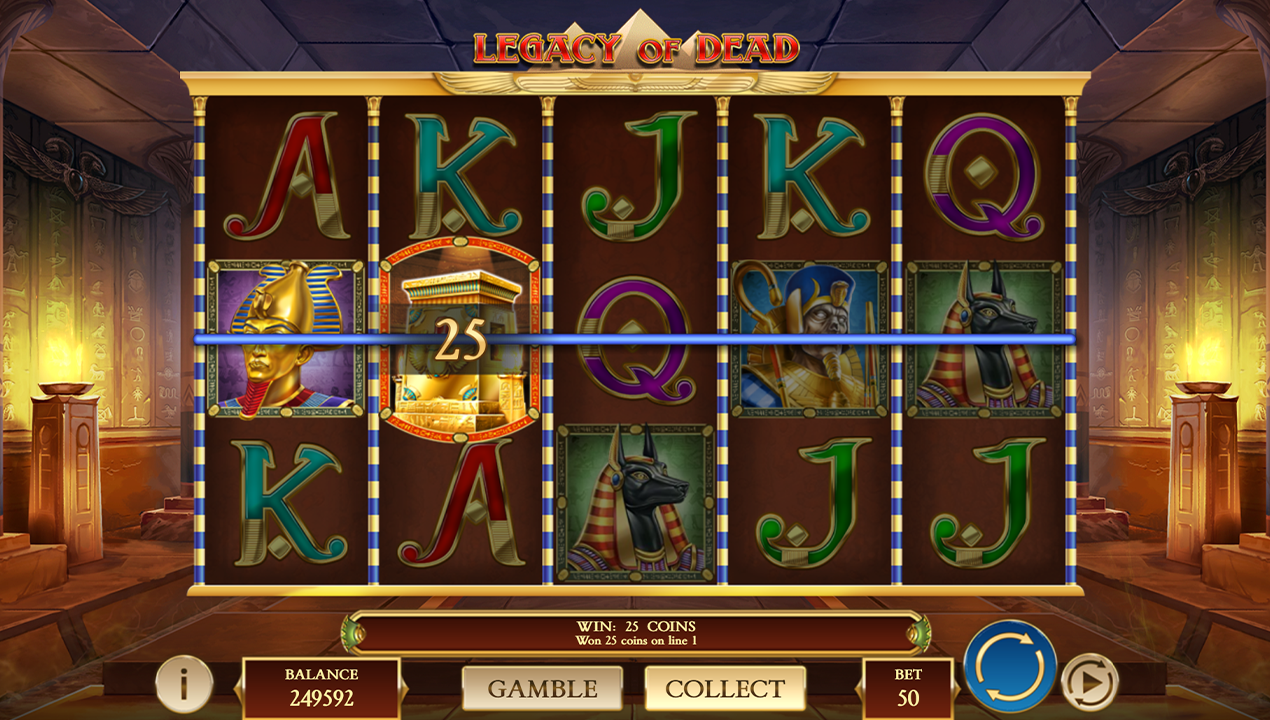Start autoplay with the small play button
This screenshot has width=1270, height=720.
pos(1088,682)
